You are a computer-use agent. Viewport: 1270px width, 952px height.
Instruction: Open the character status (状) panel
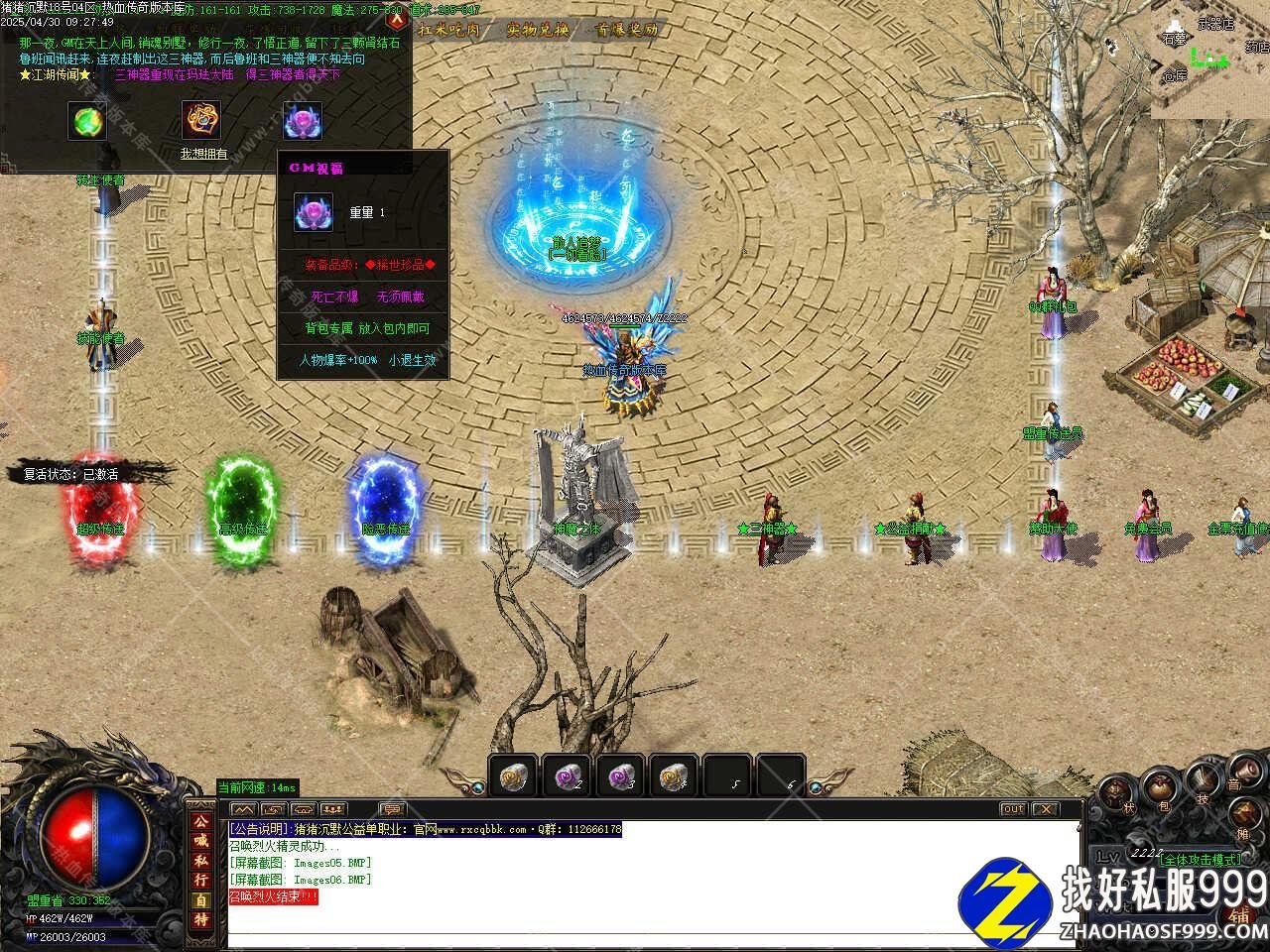click(1115, 793)
